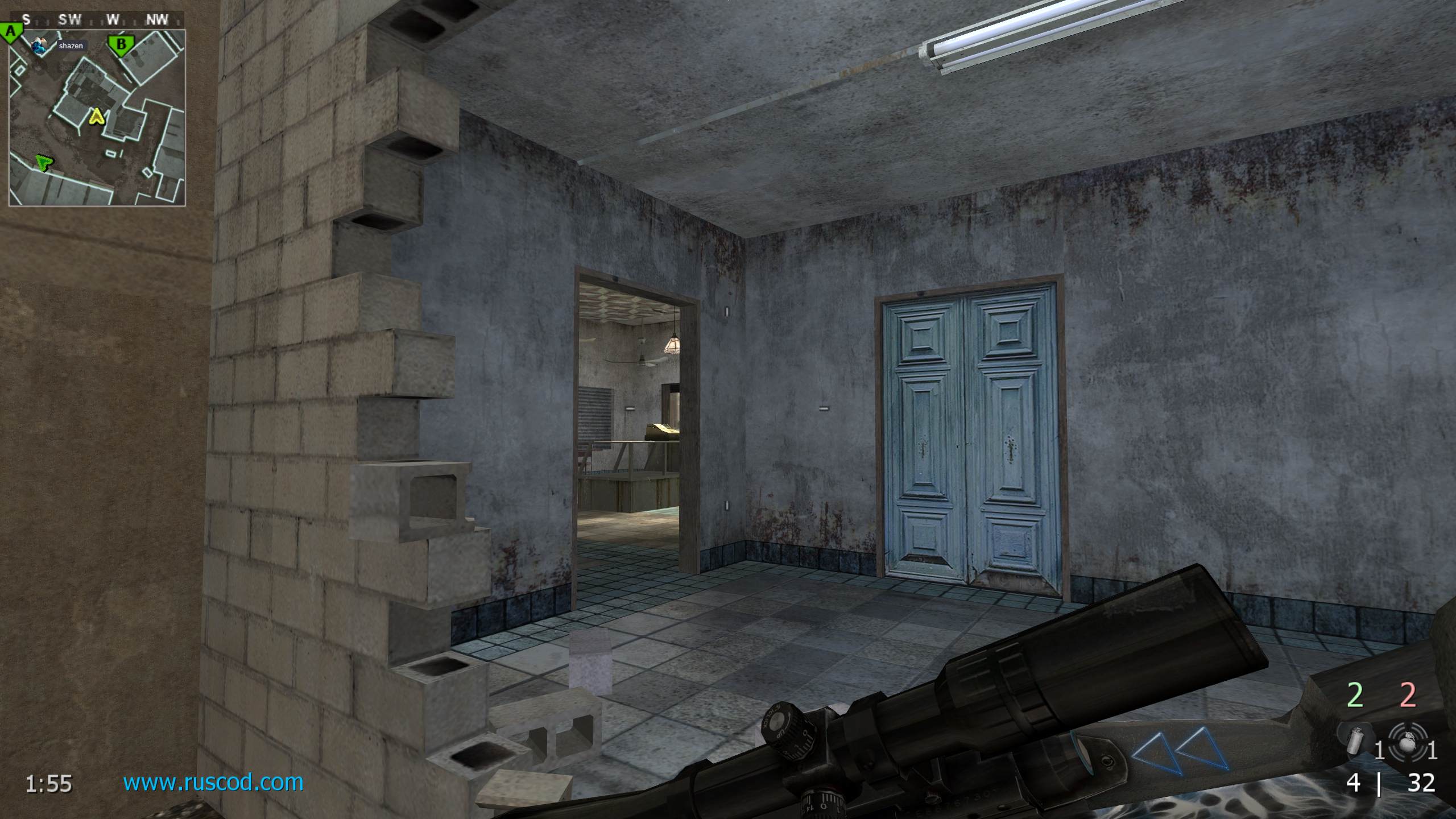Select the green B objective marker
The width and height of the screenshot is (1456, 819).
click(120, 44)
